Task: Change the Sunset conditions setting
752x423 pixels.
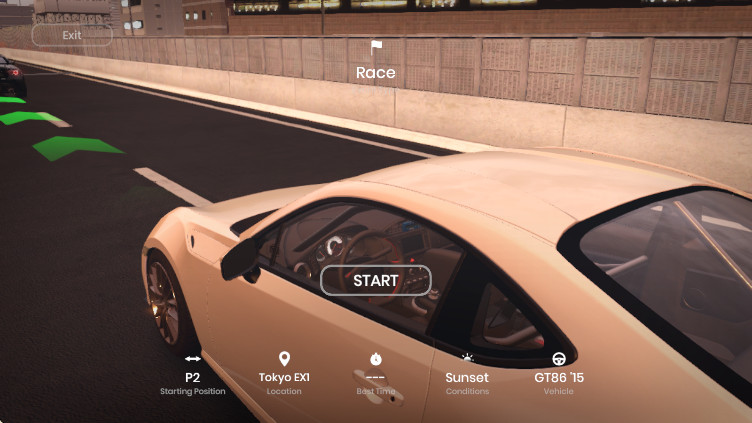Action: tap(467, 377)
